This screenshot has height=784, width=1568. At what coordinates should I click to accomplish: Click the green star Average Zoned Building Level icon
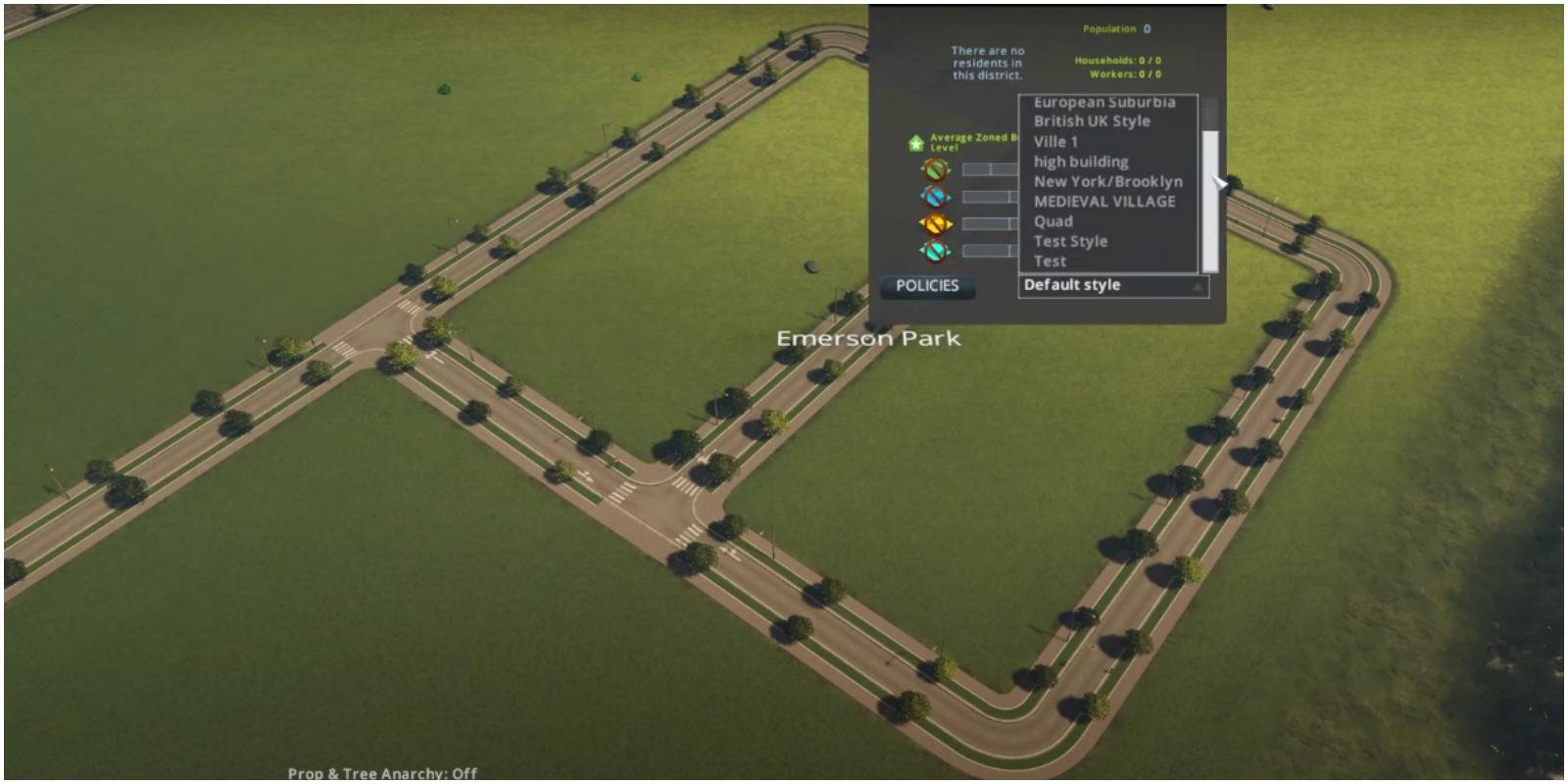point(915,144)
